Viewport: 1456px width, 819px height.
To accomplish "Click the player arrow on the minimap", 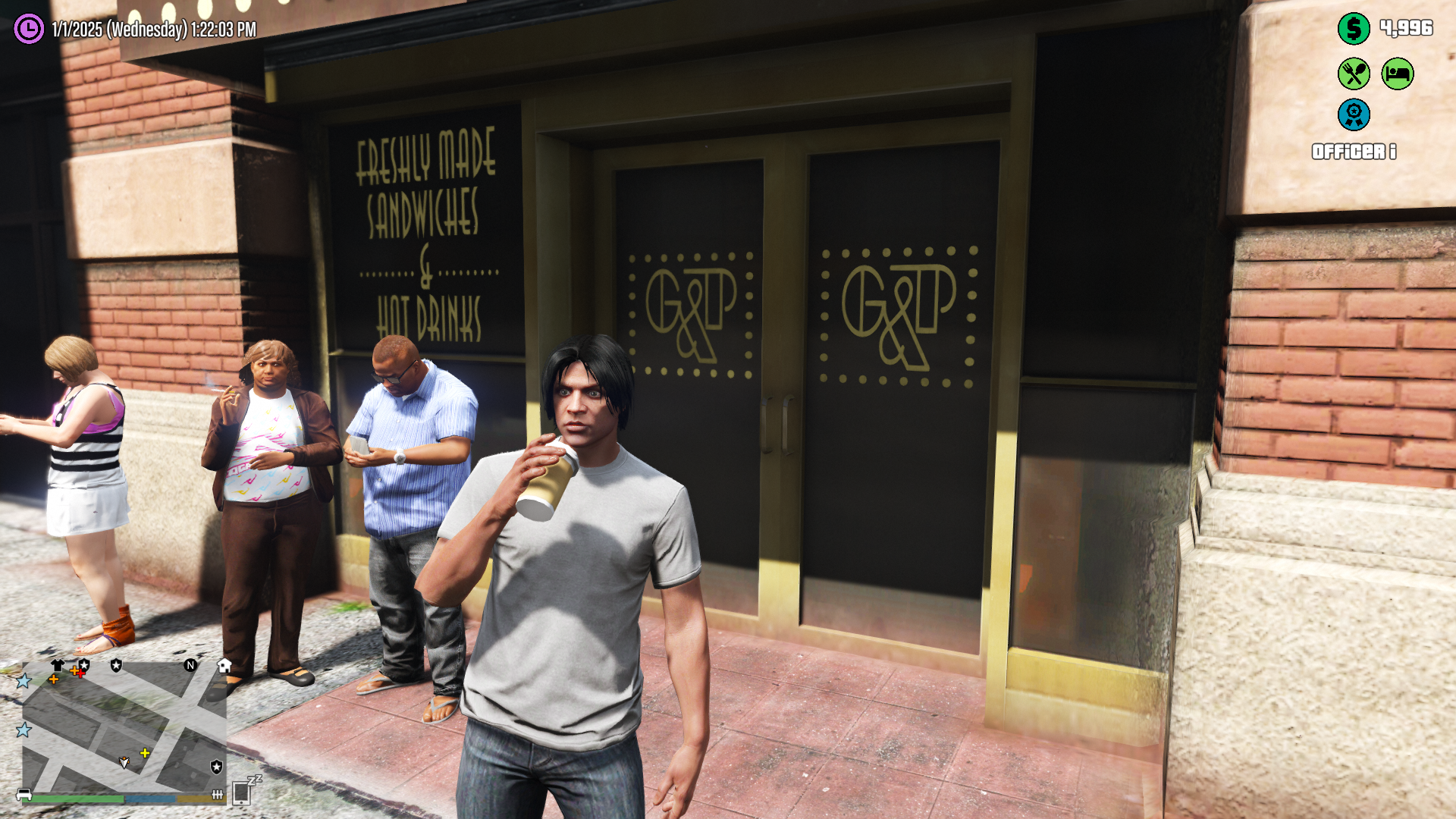I will (x=124, y=761).
